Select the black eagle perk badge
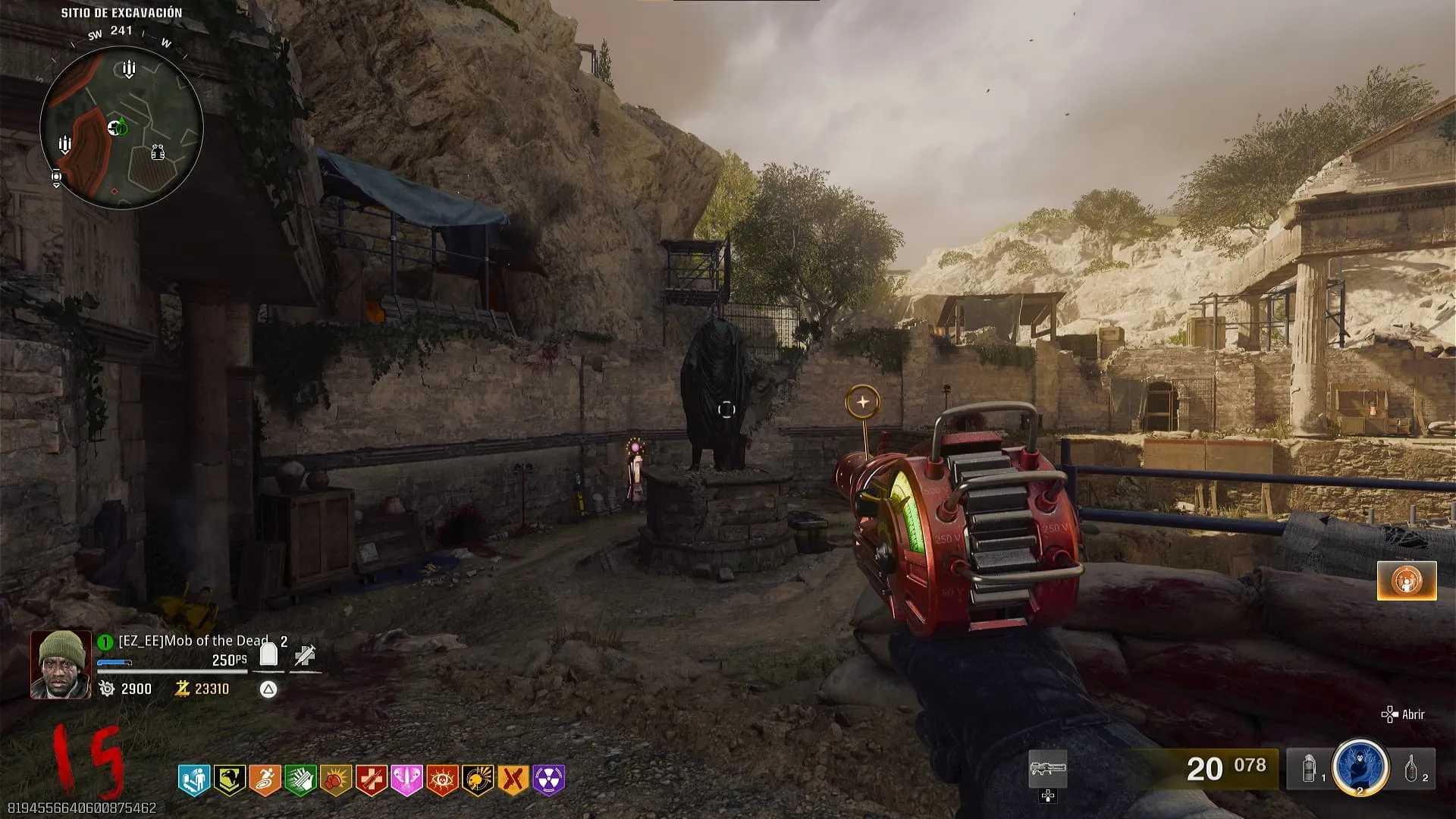This screenshot has width=1456, height=819. [x=229, y=780]
